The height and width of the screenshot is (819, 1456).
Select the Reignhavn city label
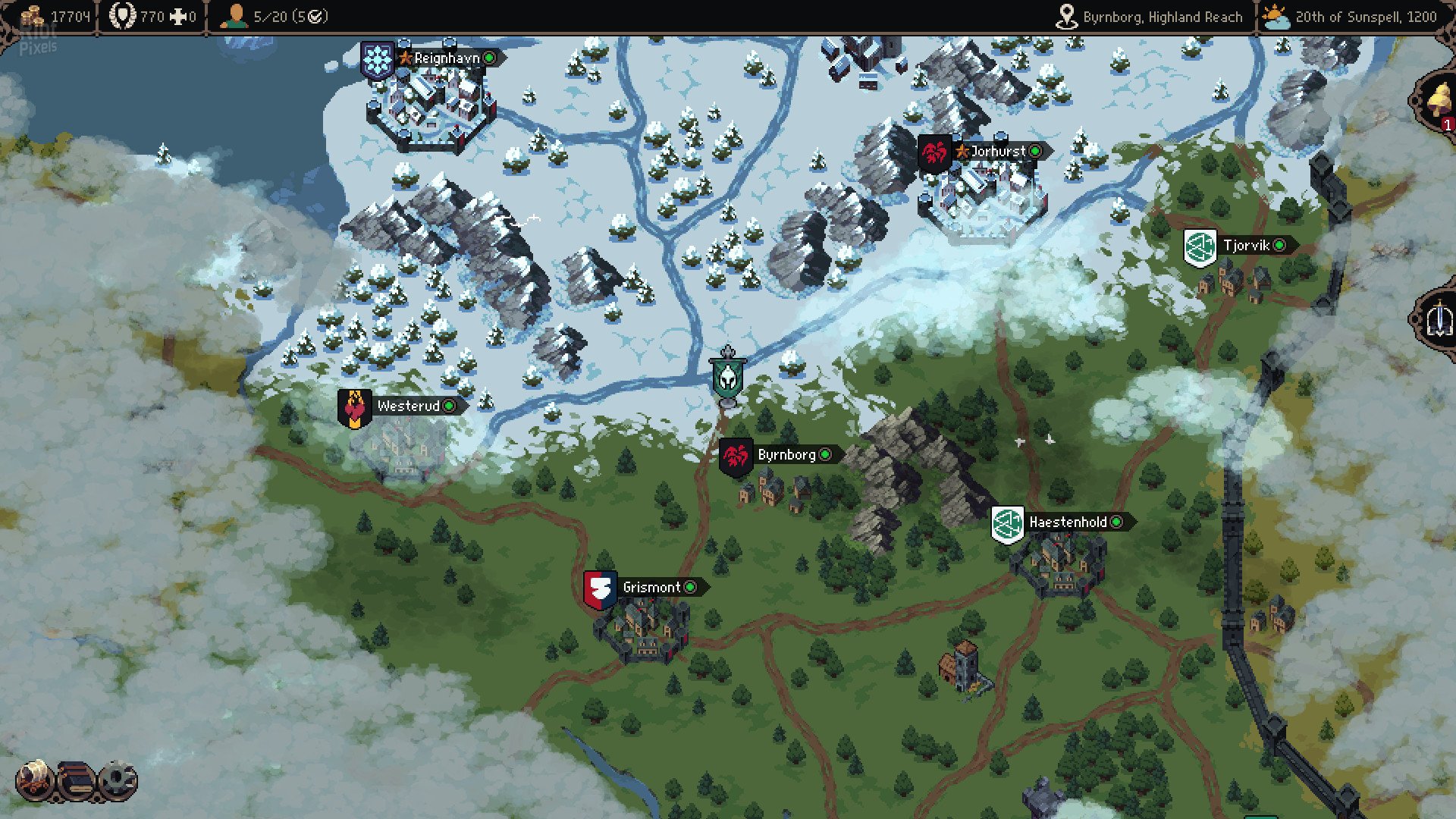(447, 58)
